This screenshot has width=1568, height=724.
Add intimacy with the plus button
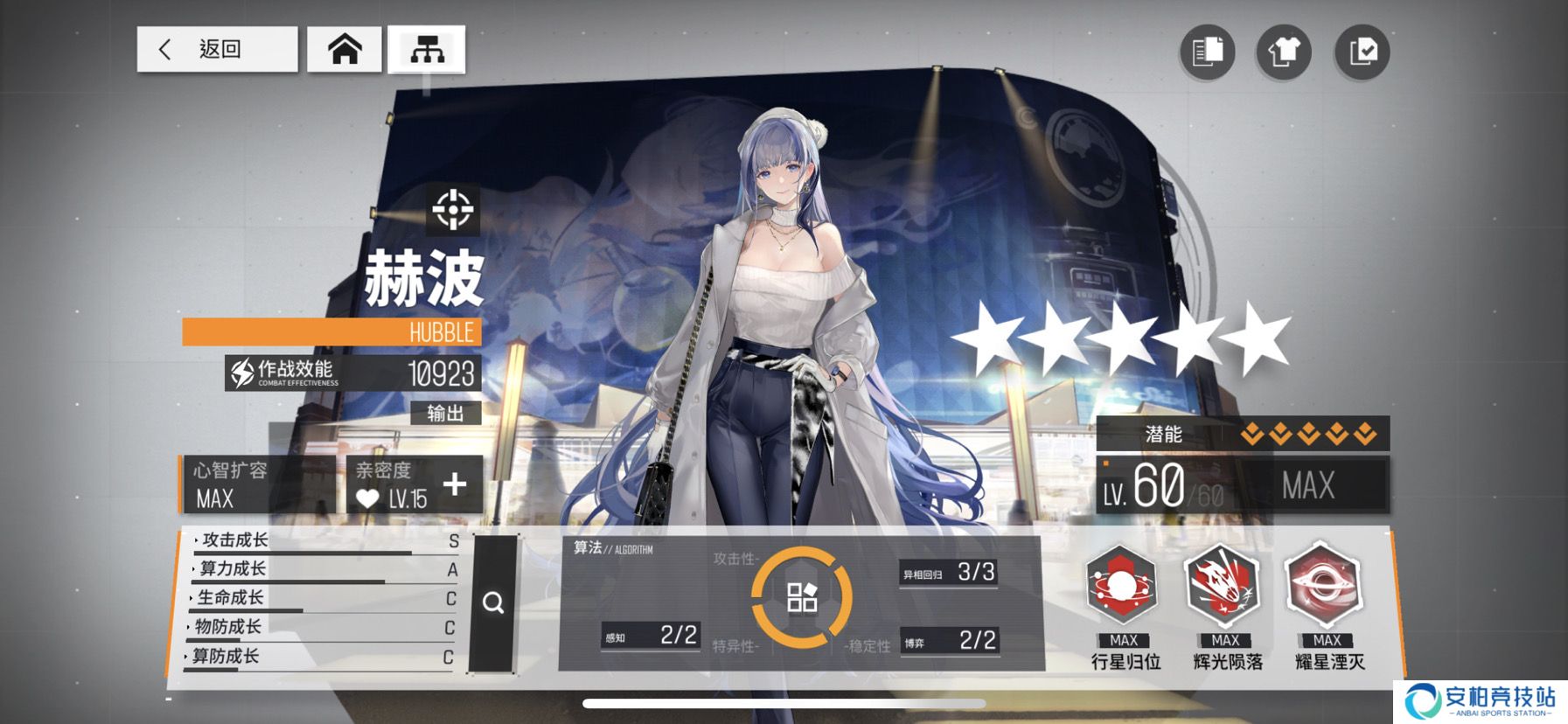pos(455,484)
